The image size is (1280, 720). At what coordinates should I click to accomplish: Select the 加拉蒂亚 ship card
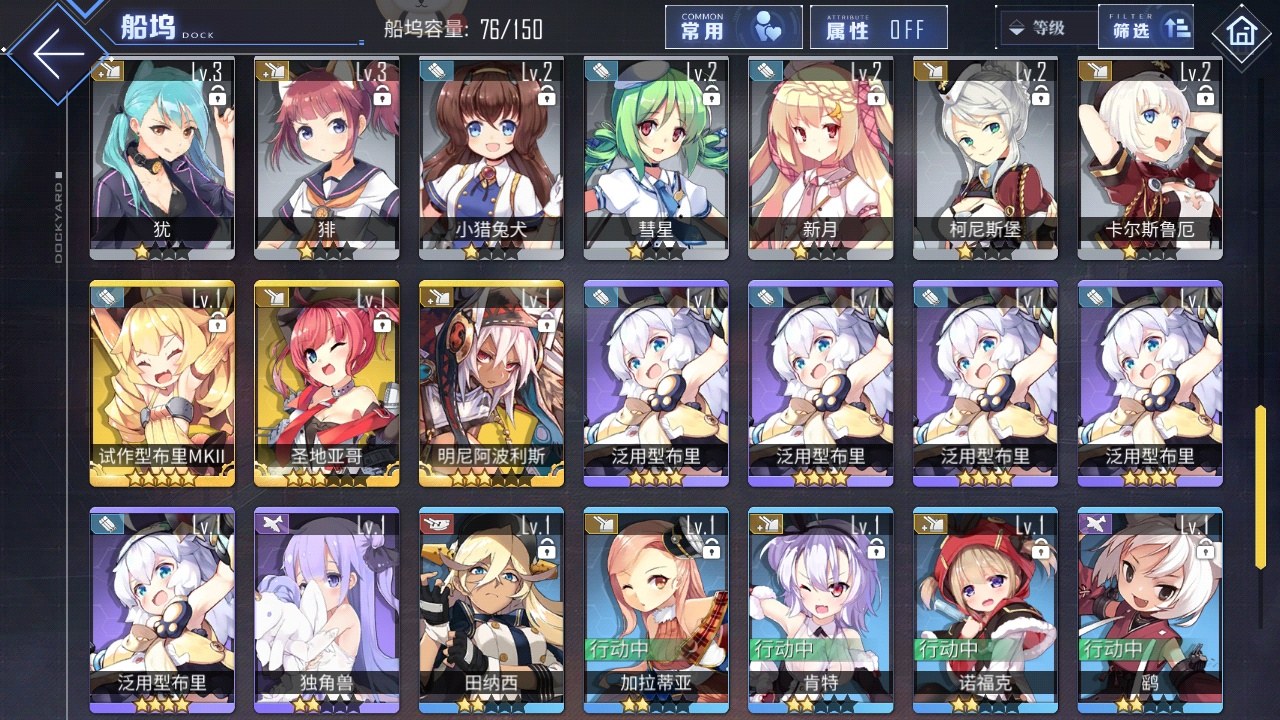tap(655, 608)
